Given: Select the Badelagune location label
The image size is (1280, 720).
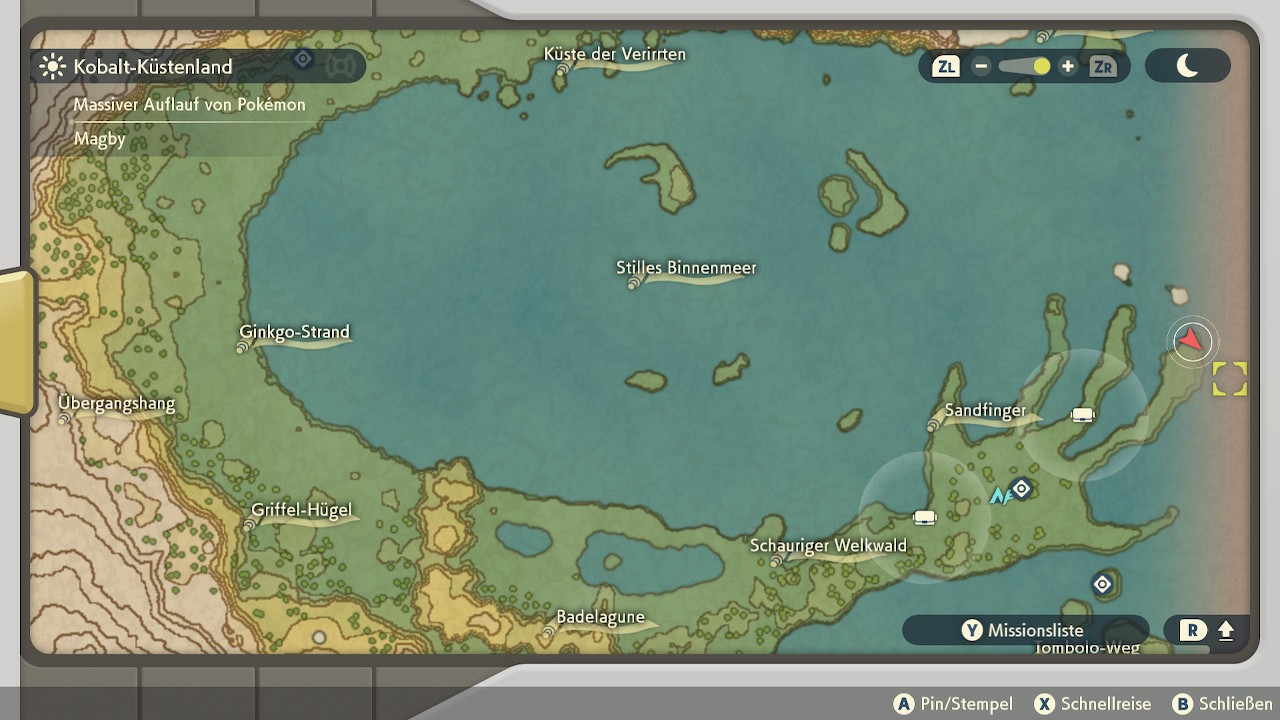Looking at the screenshot, I should click(600, 617).
